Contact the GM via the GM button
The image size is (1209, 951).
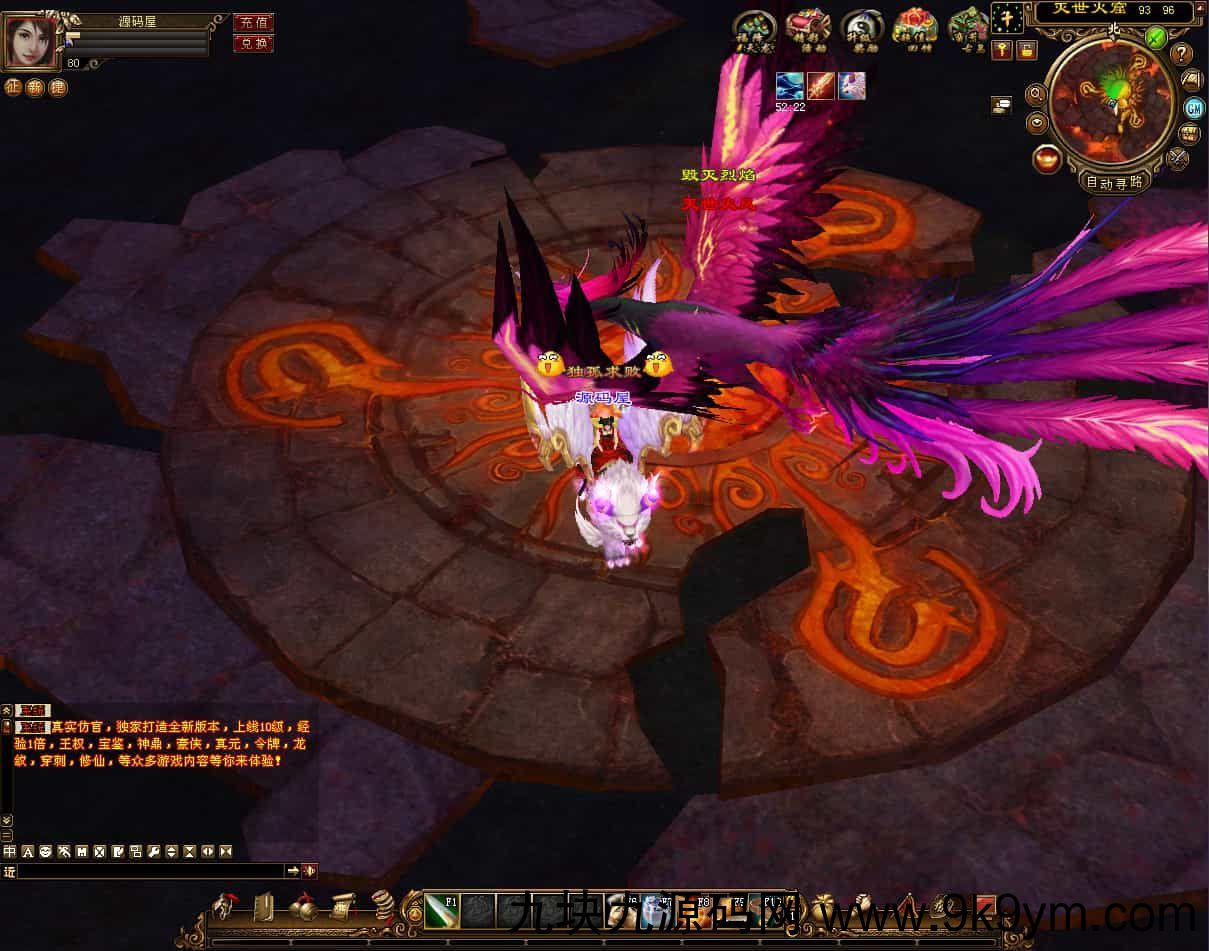point(1194,107)
